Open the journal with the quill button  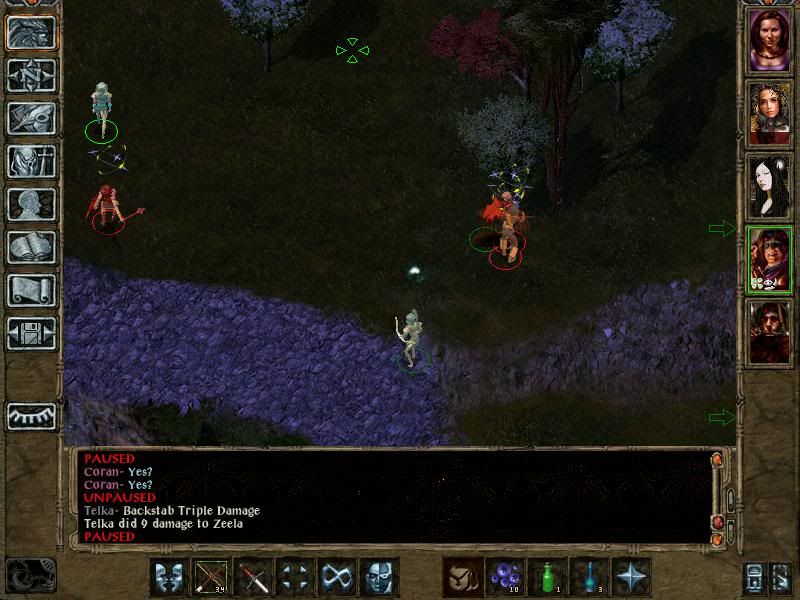31,118
